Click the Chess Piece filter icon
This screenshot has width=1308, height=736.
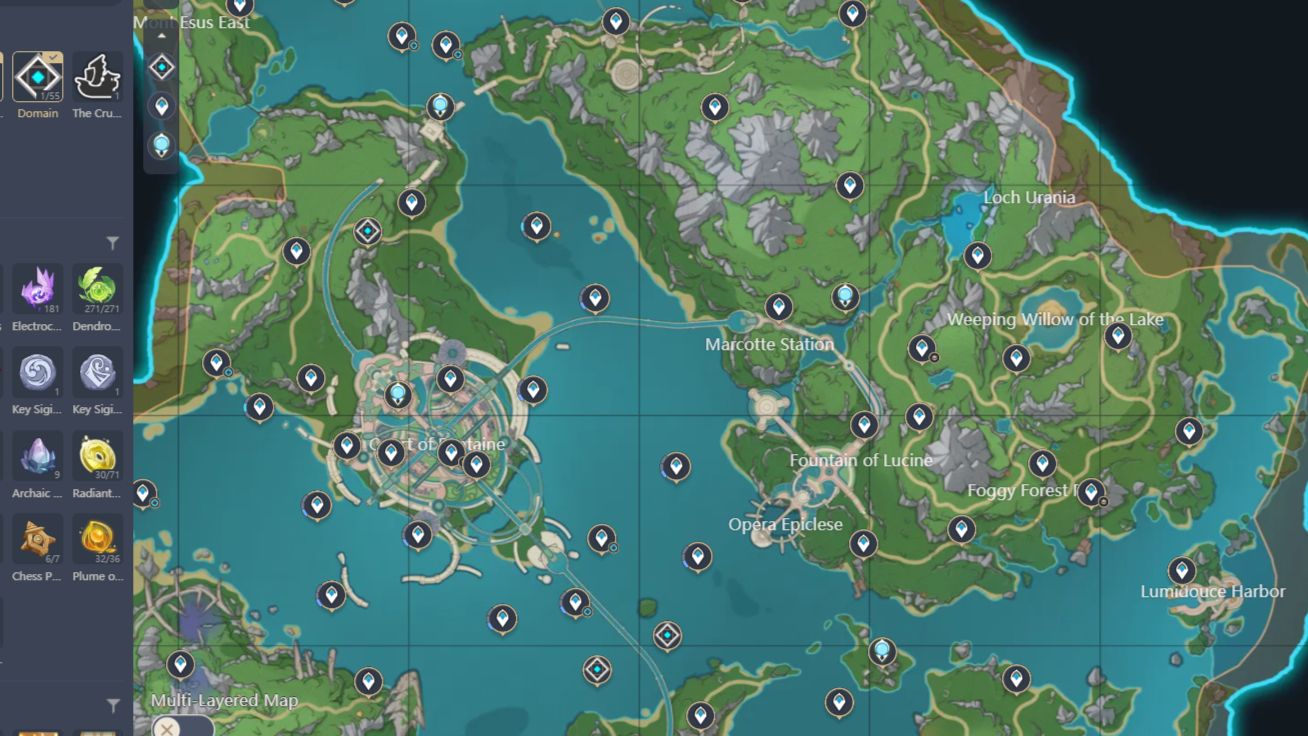[x=37, y=539]
